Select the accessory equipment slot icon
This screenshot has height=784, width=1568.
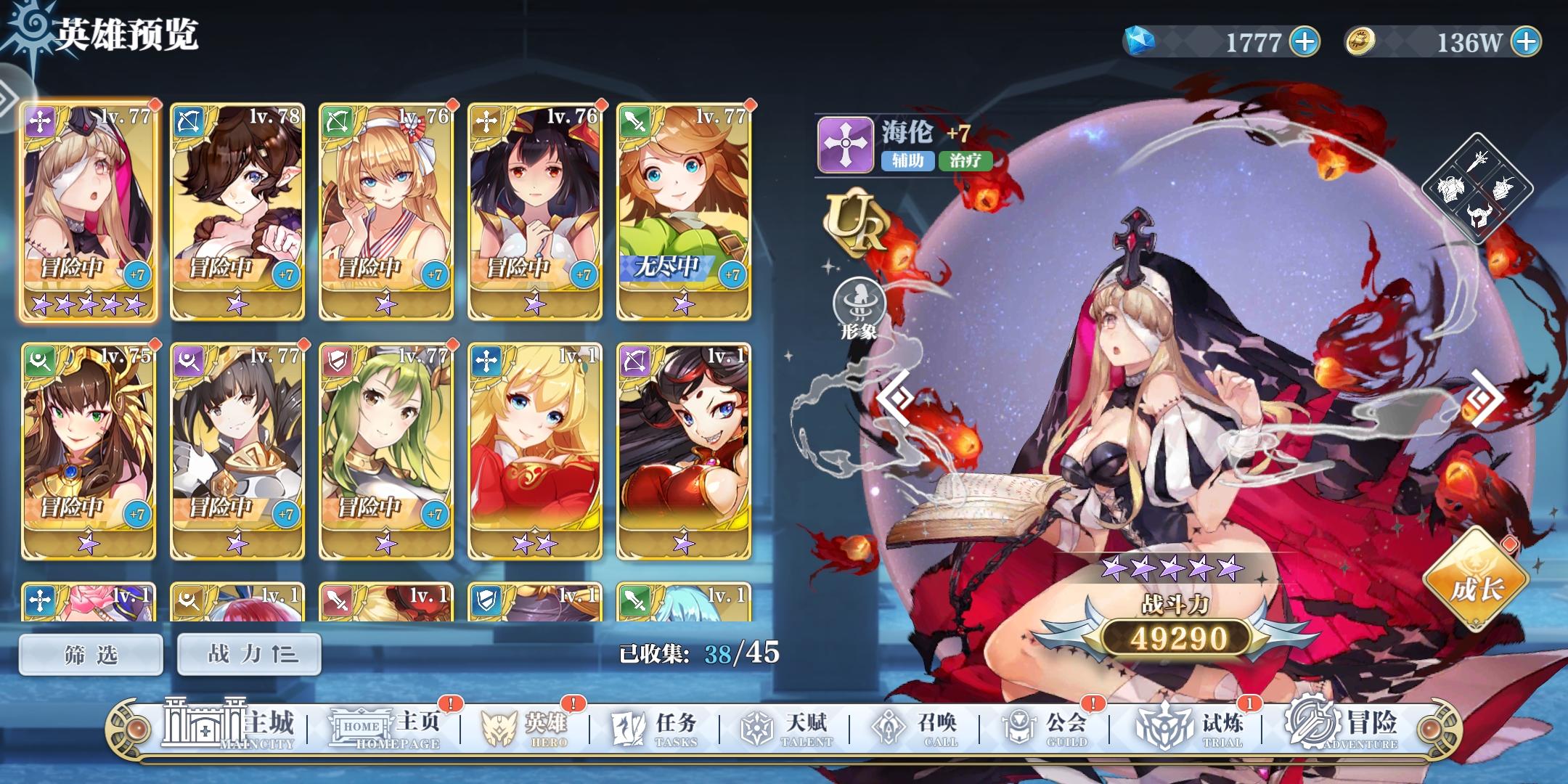tap(1504, 187)
